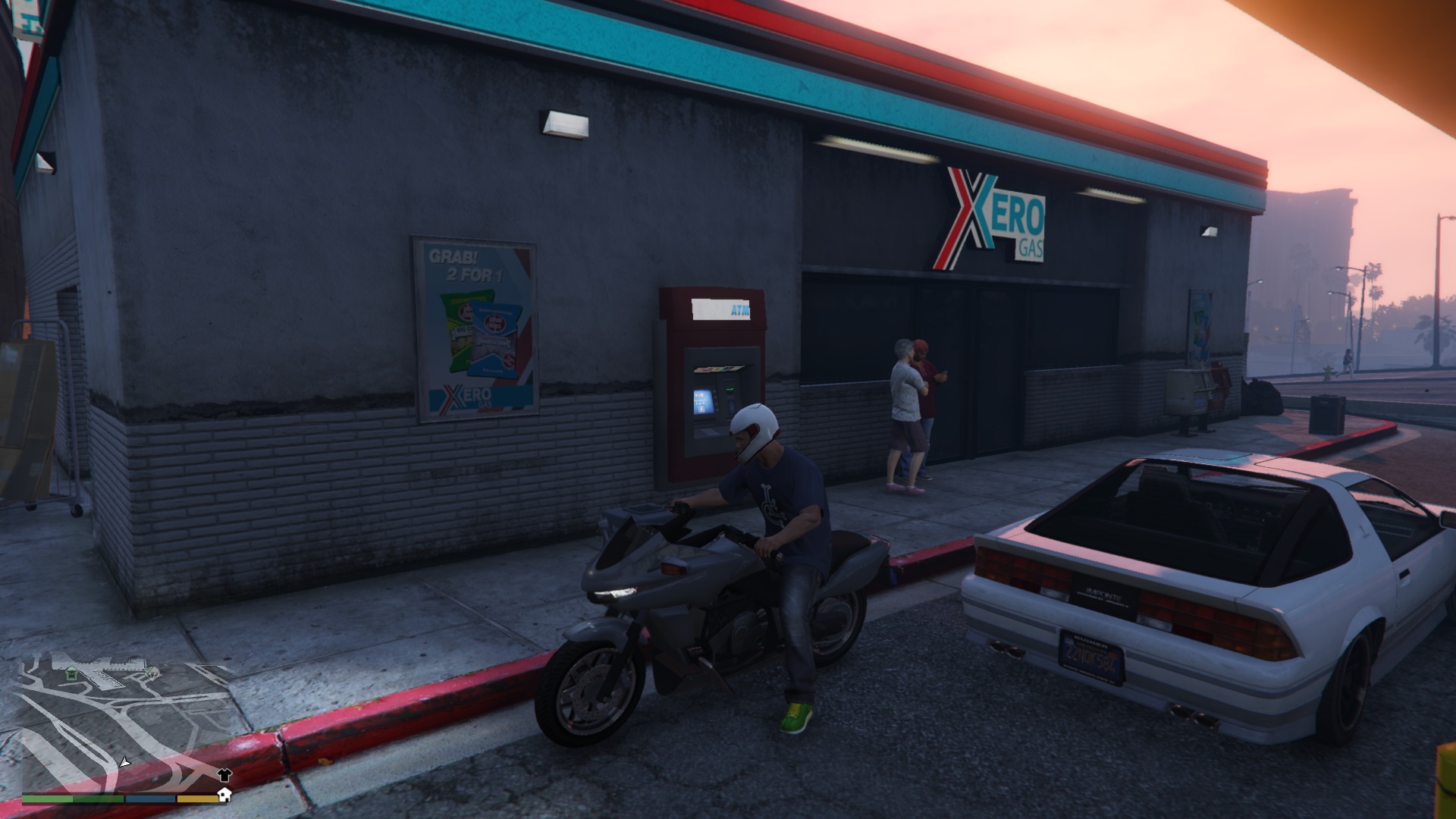Select the black t-shirt clothing store icon
The height and width of the screenshot is (819, 1456).
tap(224, 776)
